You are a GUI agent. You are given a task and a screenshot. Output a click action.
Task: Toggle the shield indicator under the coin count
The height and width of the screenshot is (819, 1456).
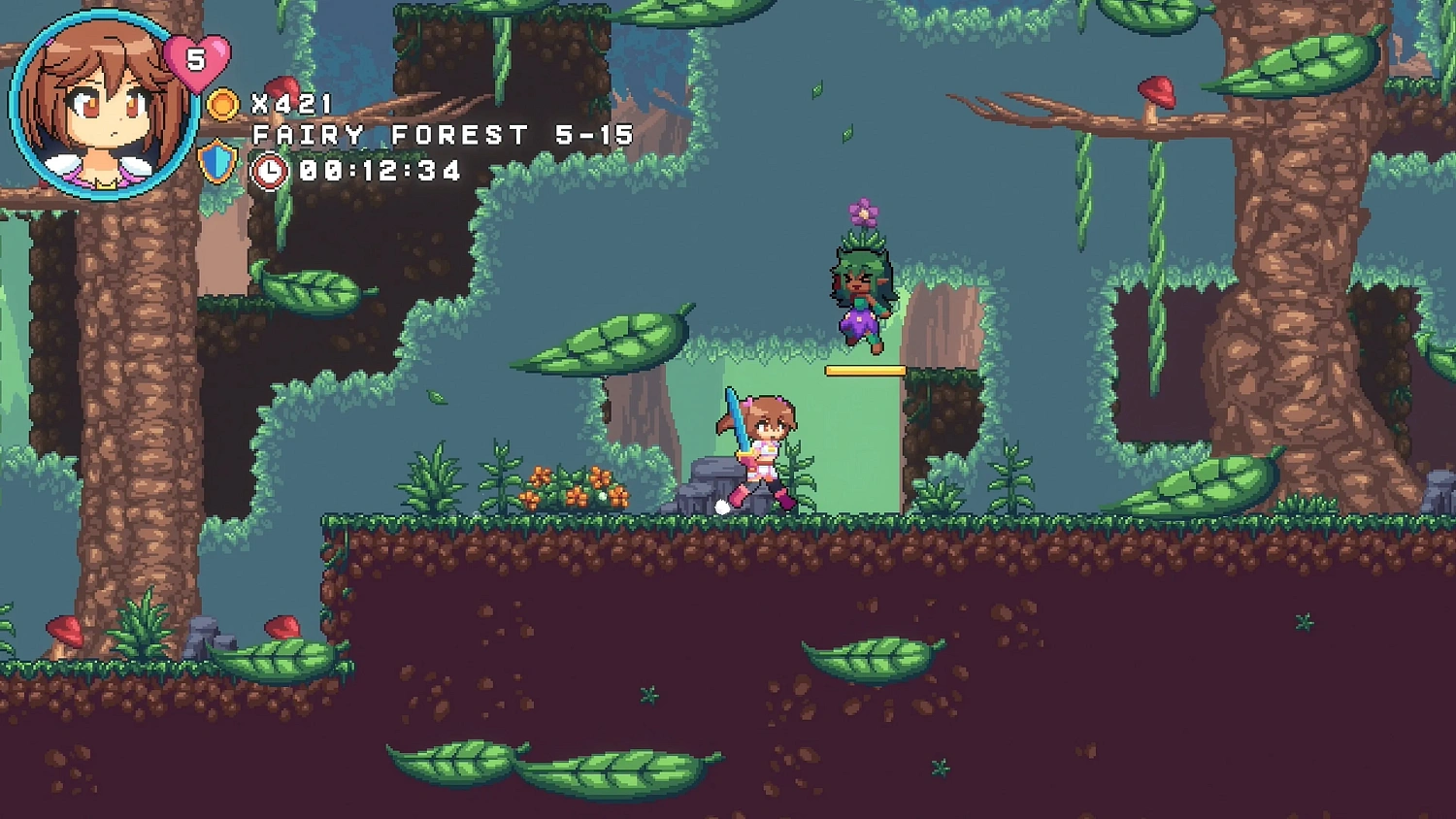(x=218, y=161)
